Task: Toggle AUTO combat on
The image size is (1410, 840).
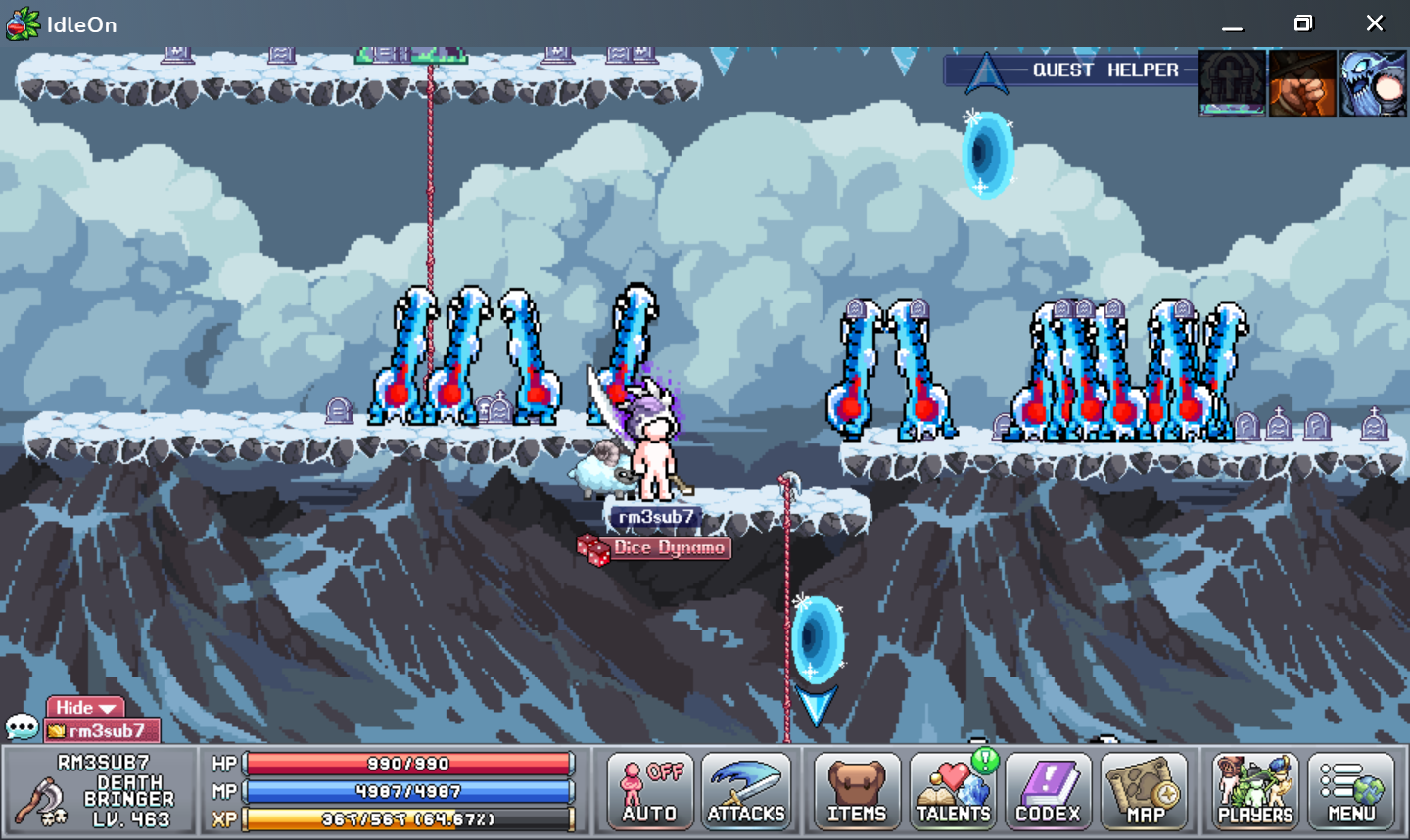Action: [x=647, y=791]
